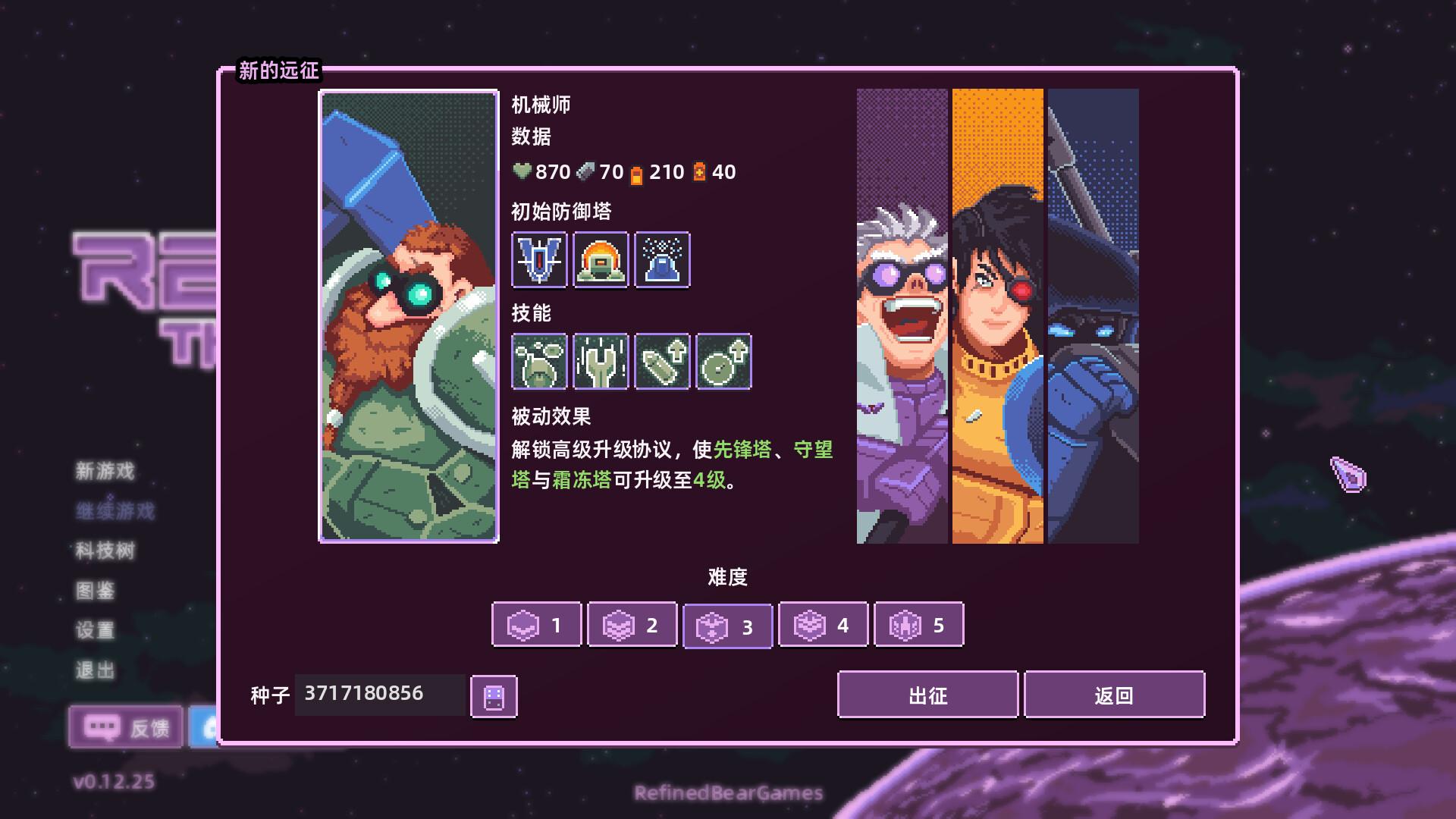Select the 霜冻塔 frost tower icon
This screenshot has width=1456, height=819.
click(661, 261)
